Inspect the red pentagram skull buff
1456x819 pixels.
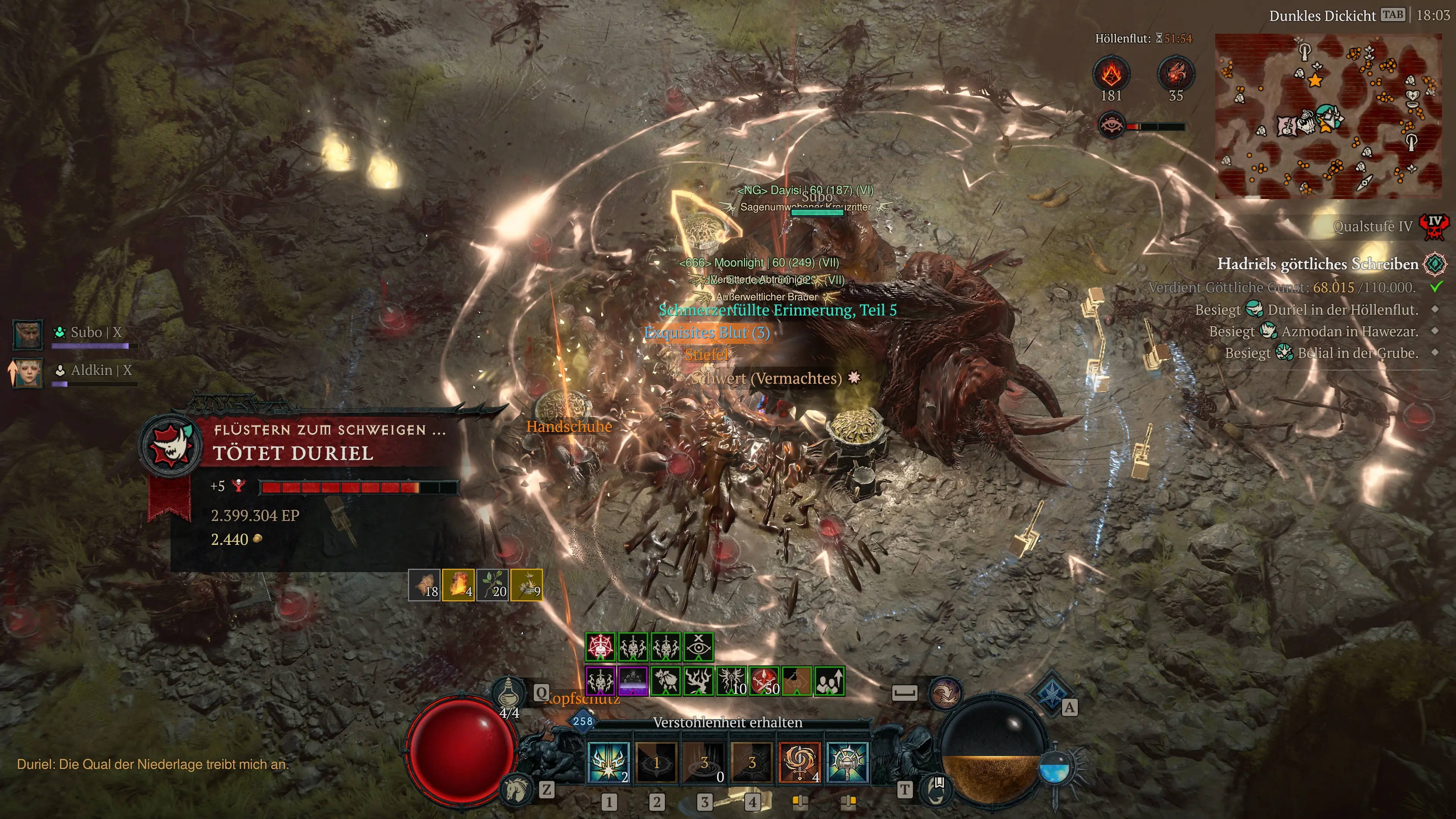pos(600,647)
